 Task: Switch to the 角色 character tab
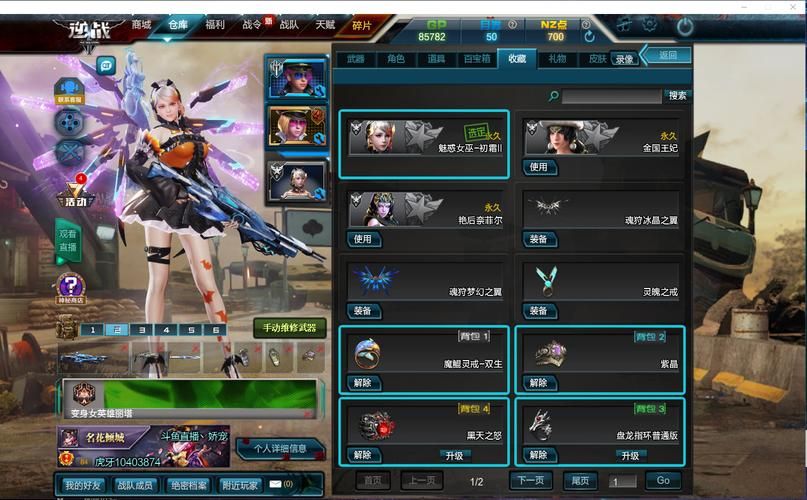pyautogui.click(x=396, y=59)
